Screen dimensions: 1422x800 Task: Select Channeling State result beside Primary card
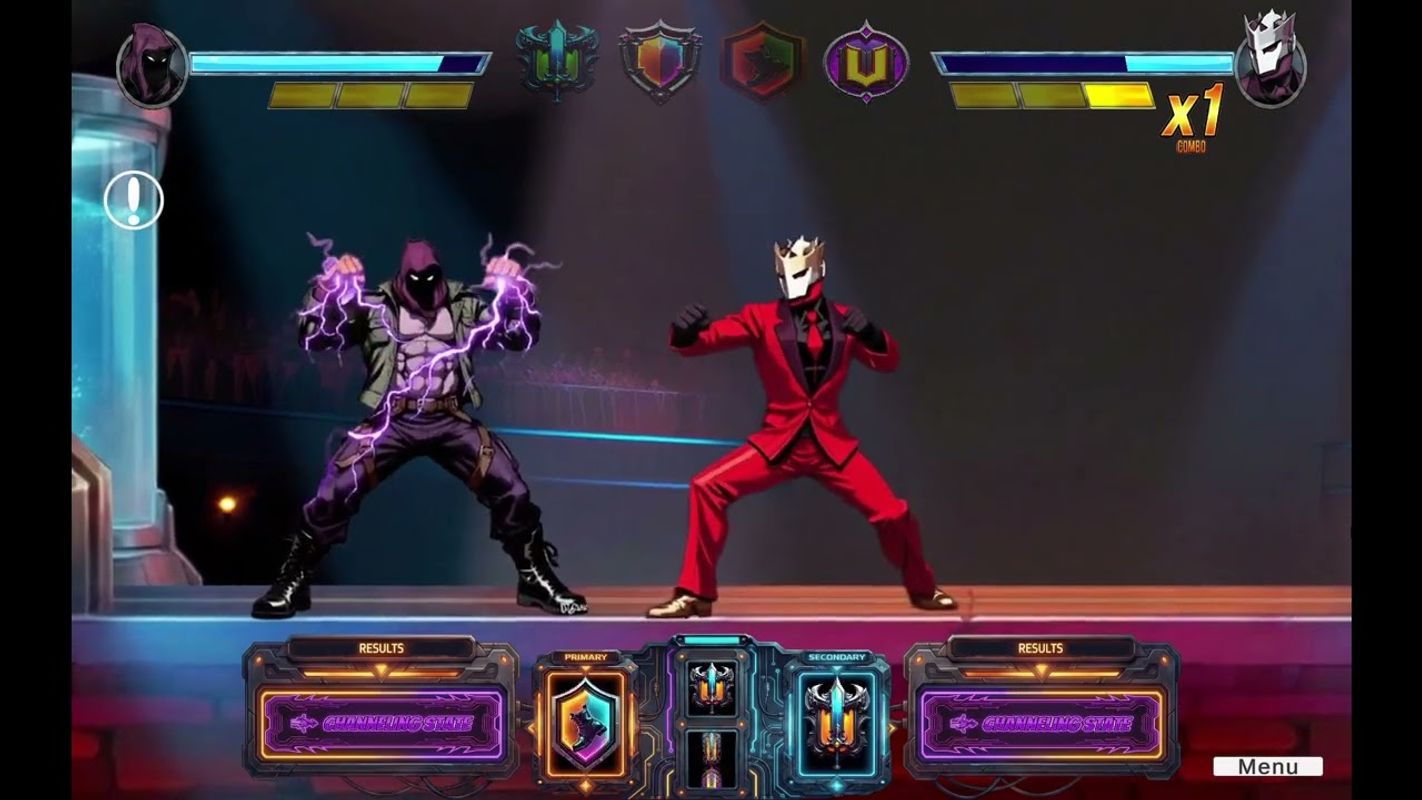point(381,723)
